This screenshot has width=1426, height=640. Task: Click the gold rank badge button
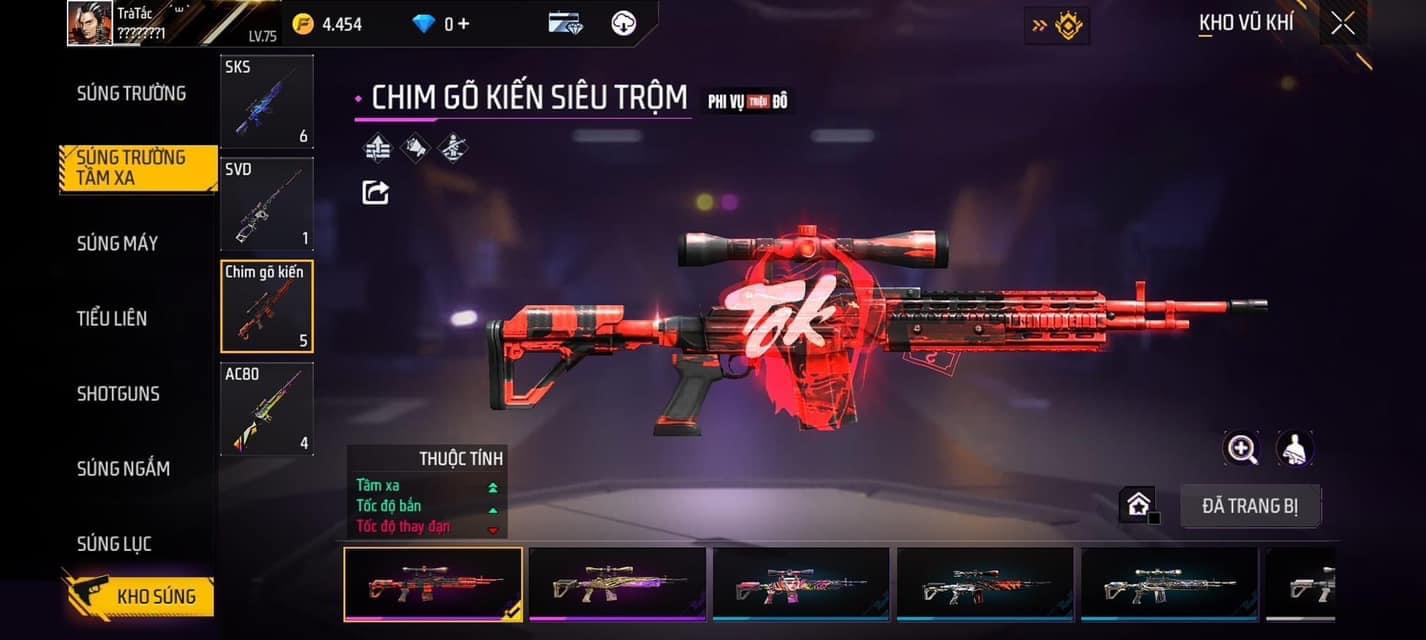[1057, 25]
